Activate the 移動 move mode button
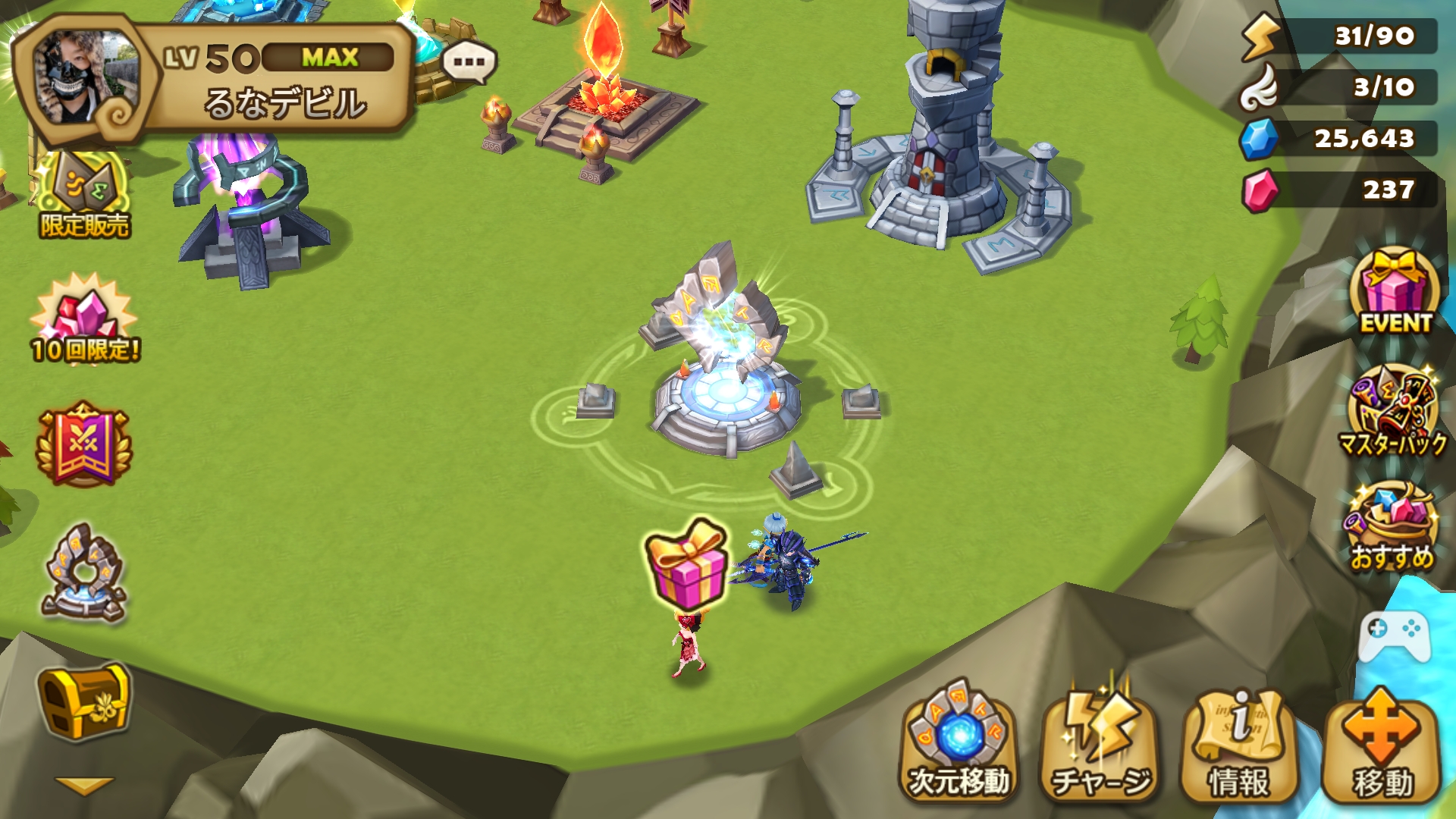 pos(1382,744)
